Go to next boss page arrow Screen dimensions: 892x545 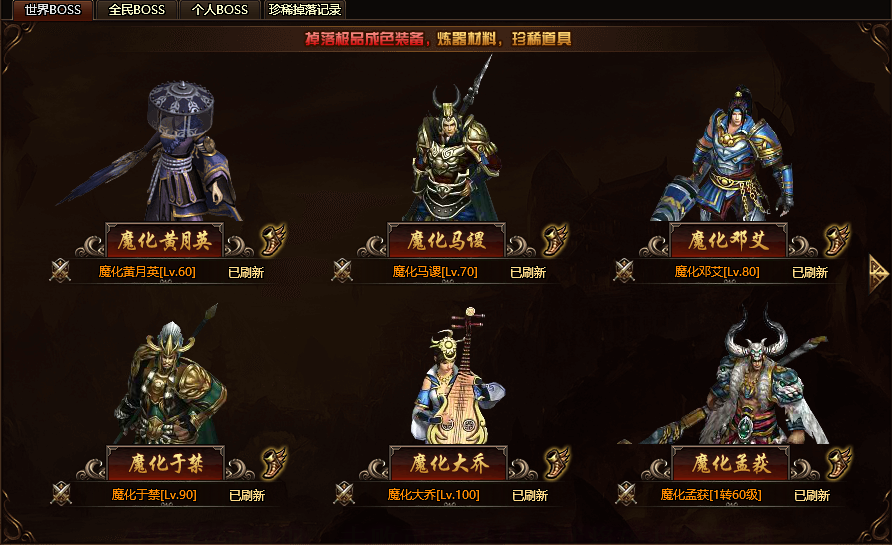(878, 269)
